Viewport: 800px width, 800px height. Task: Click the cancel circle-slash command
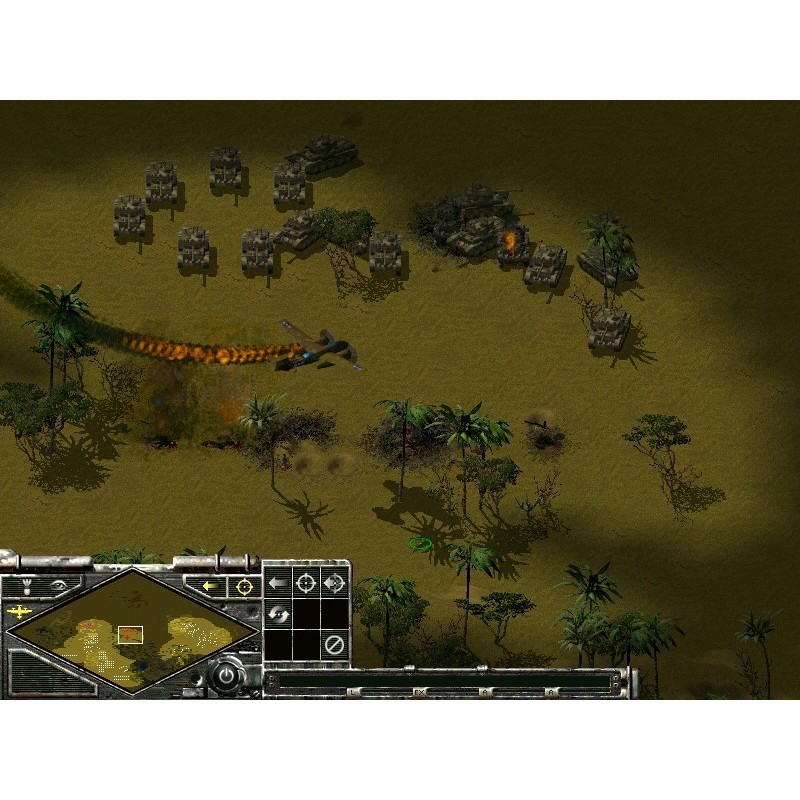pos(334,644)
